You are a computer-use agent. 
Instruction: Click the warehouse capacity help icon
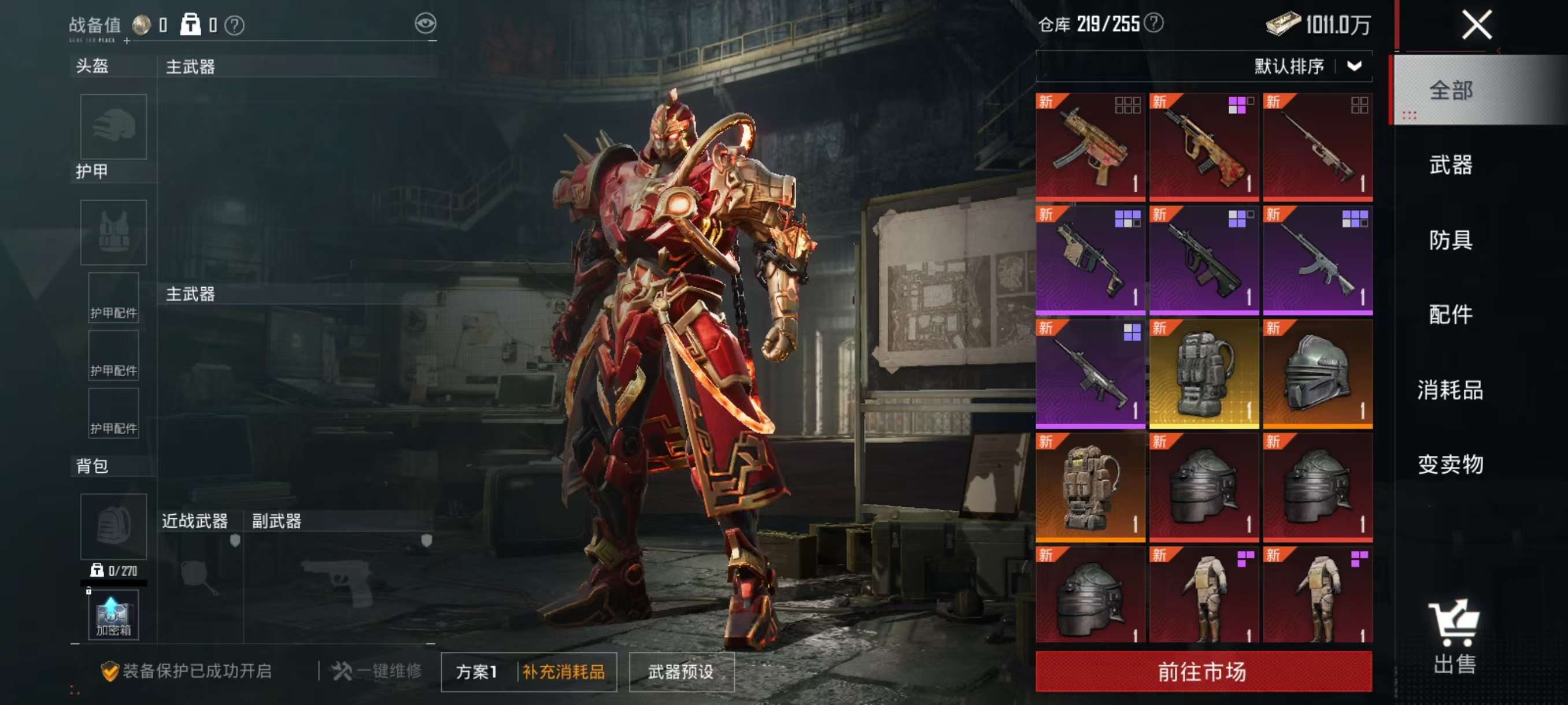coord(1153,23)
